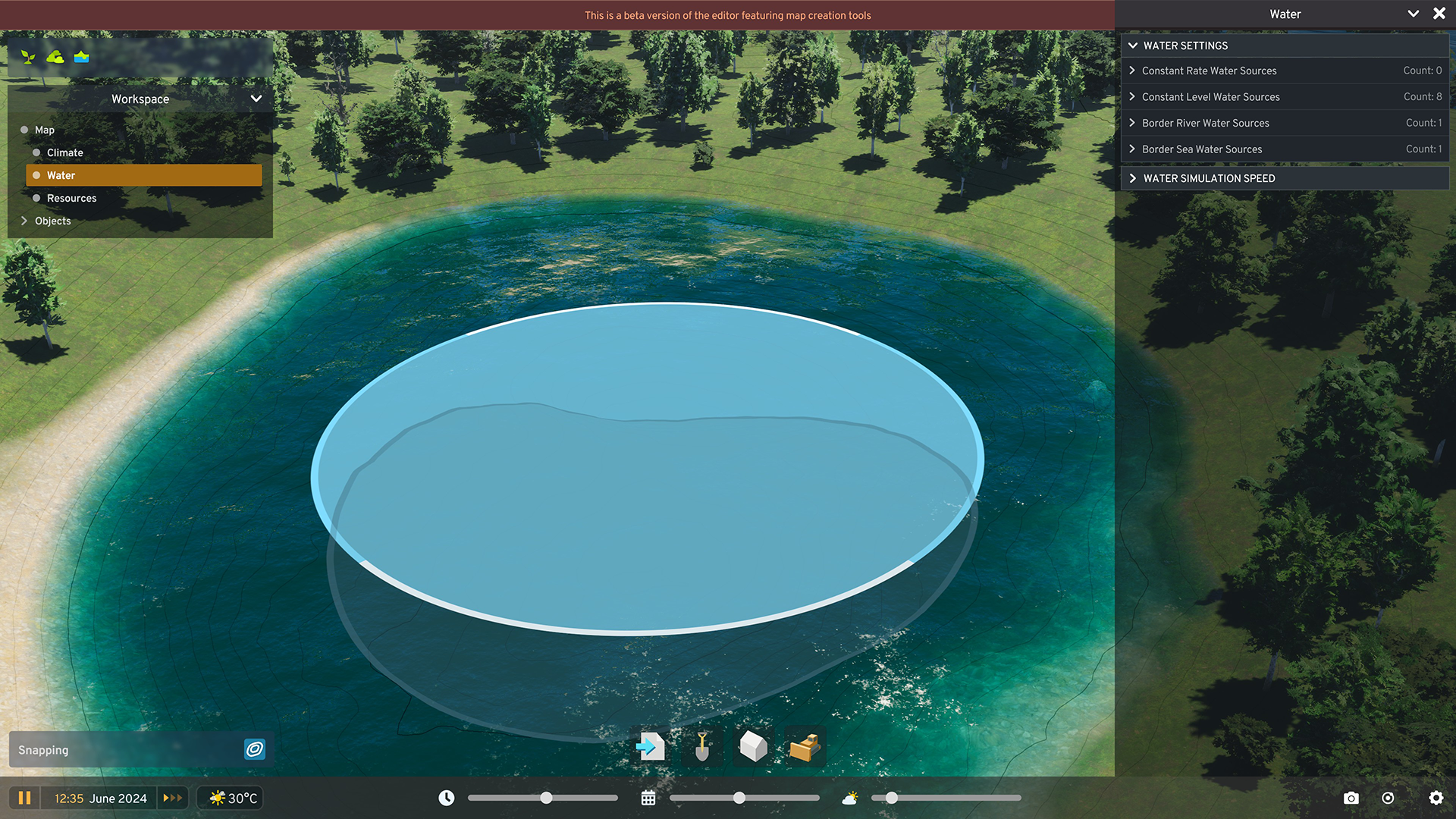Toggle the Snapping option
The image size is (1456, 819).
tap(254, 749)
